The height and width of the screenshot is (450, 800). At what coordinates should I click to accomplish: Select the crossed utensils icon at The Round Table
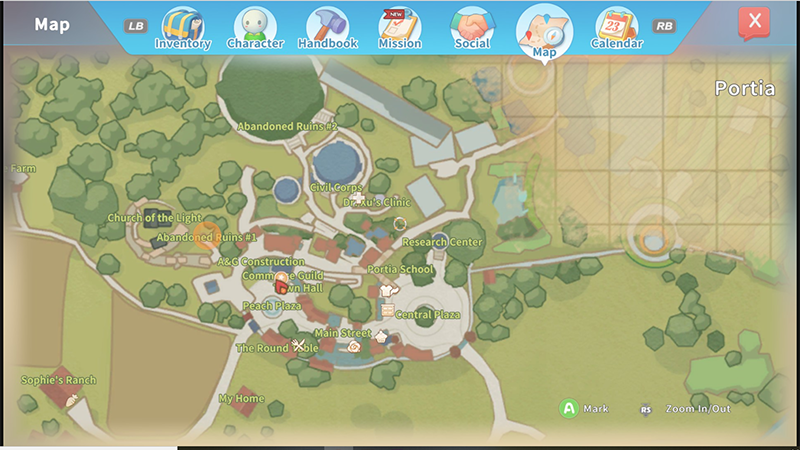click(x=298, y=346)
